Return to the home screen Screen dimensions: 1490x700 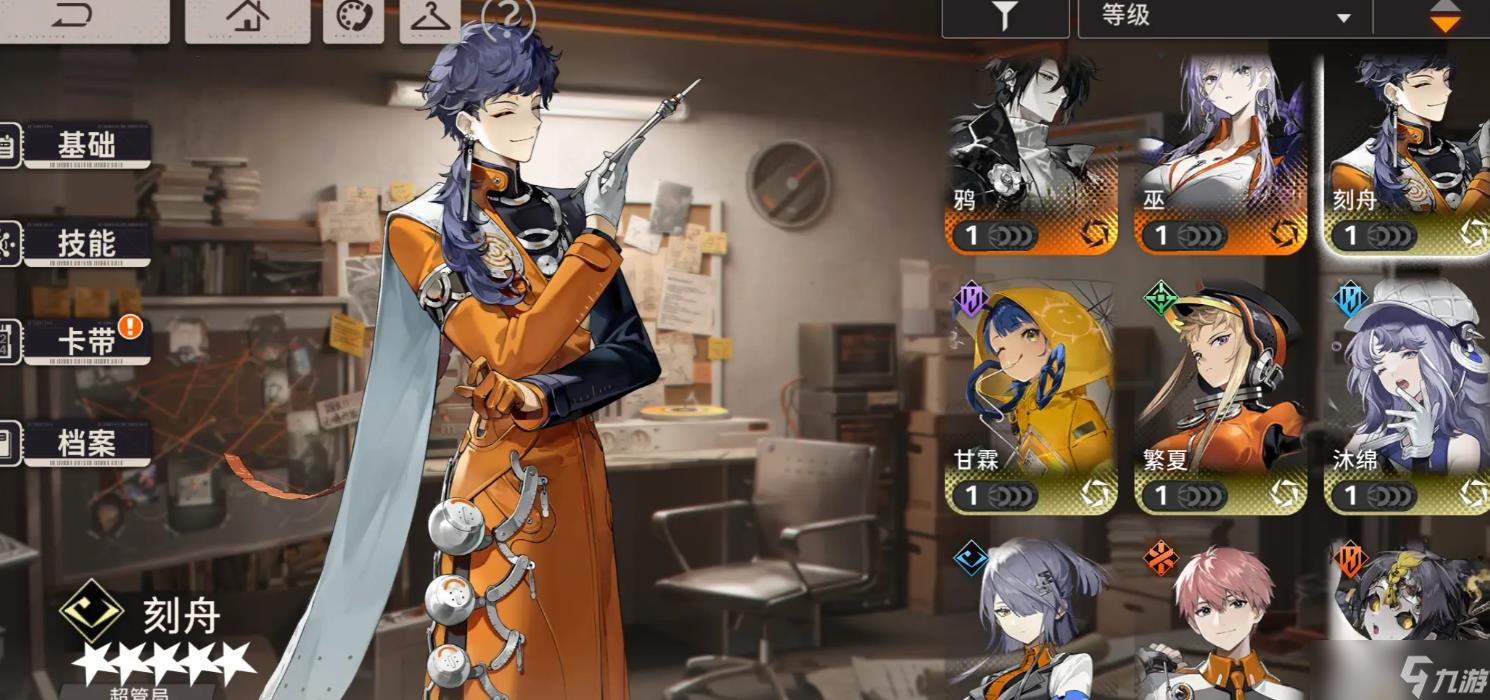coord(247,17)
